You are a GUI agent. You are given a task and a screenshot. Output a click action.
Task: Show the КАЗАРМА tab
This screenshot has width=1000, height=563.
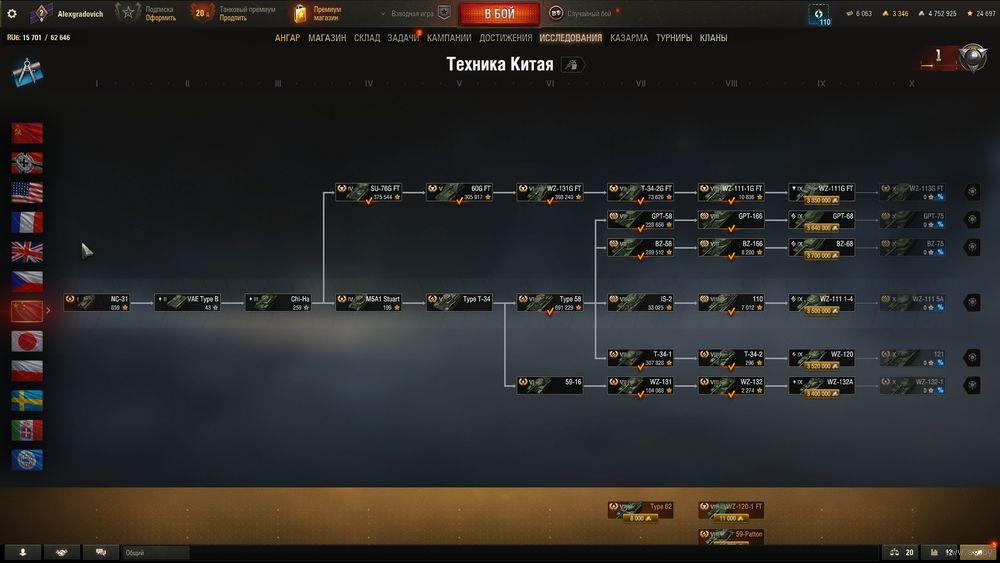point(629,38)
